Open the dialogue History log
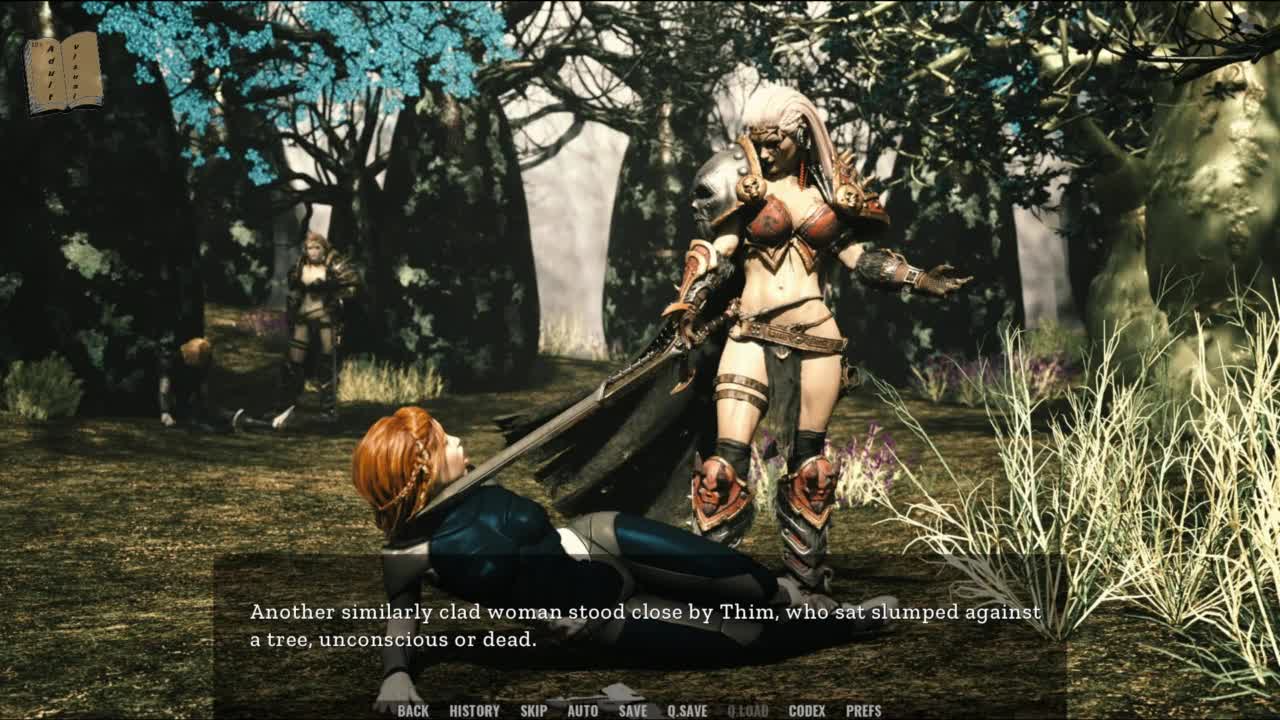 tap(474, 711)
